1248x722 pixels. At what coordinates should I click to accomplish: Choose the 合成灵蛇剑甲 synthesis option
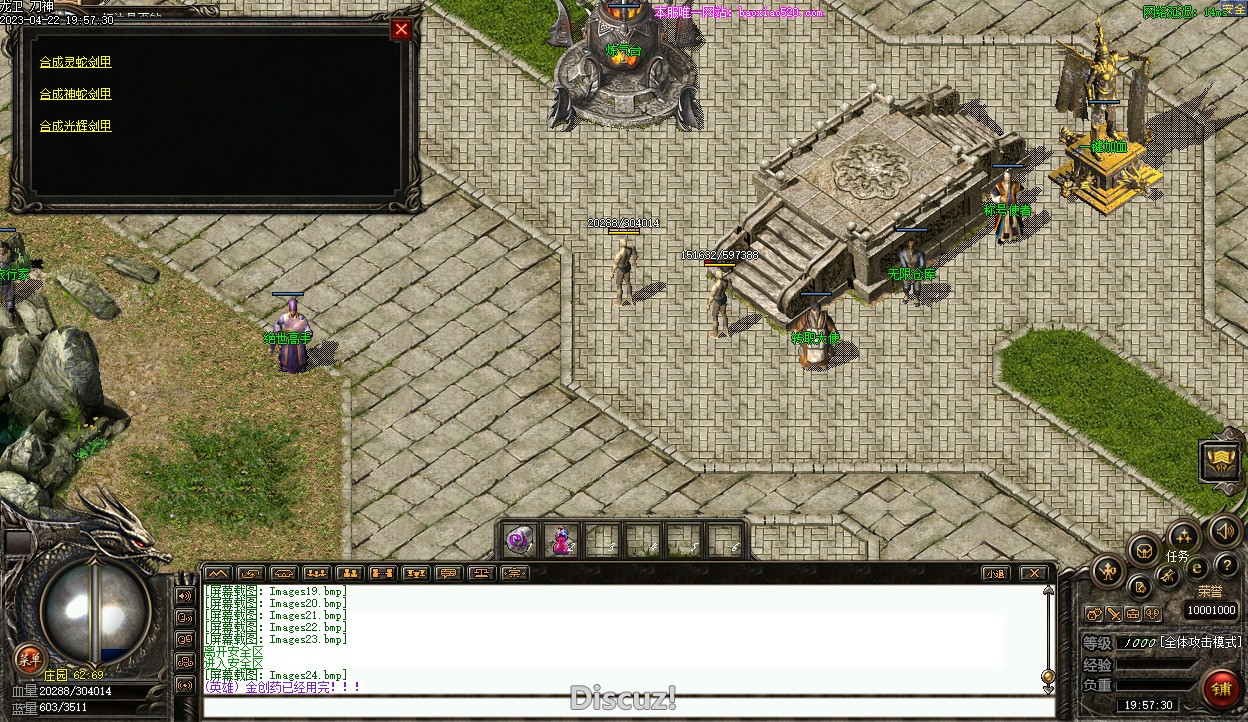click(x=76, y=62)
